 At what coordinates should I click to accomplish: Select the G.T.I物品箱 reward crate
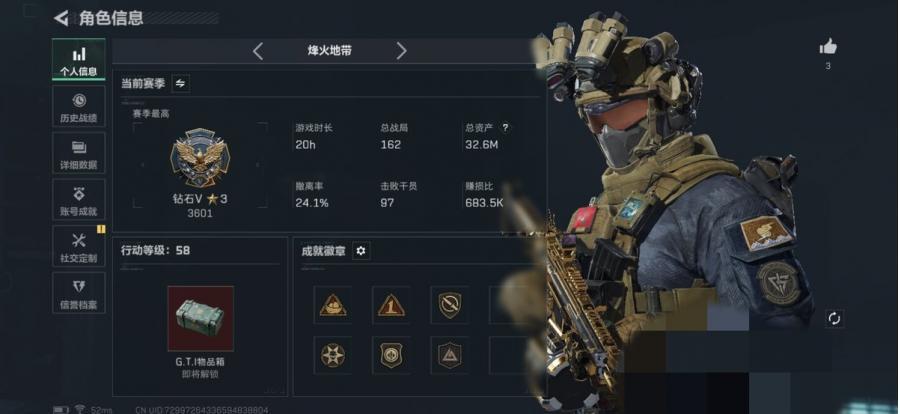point(200,319)
